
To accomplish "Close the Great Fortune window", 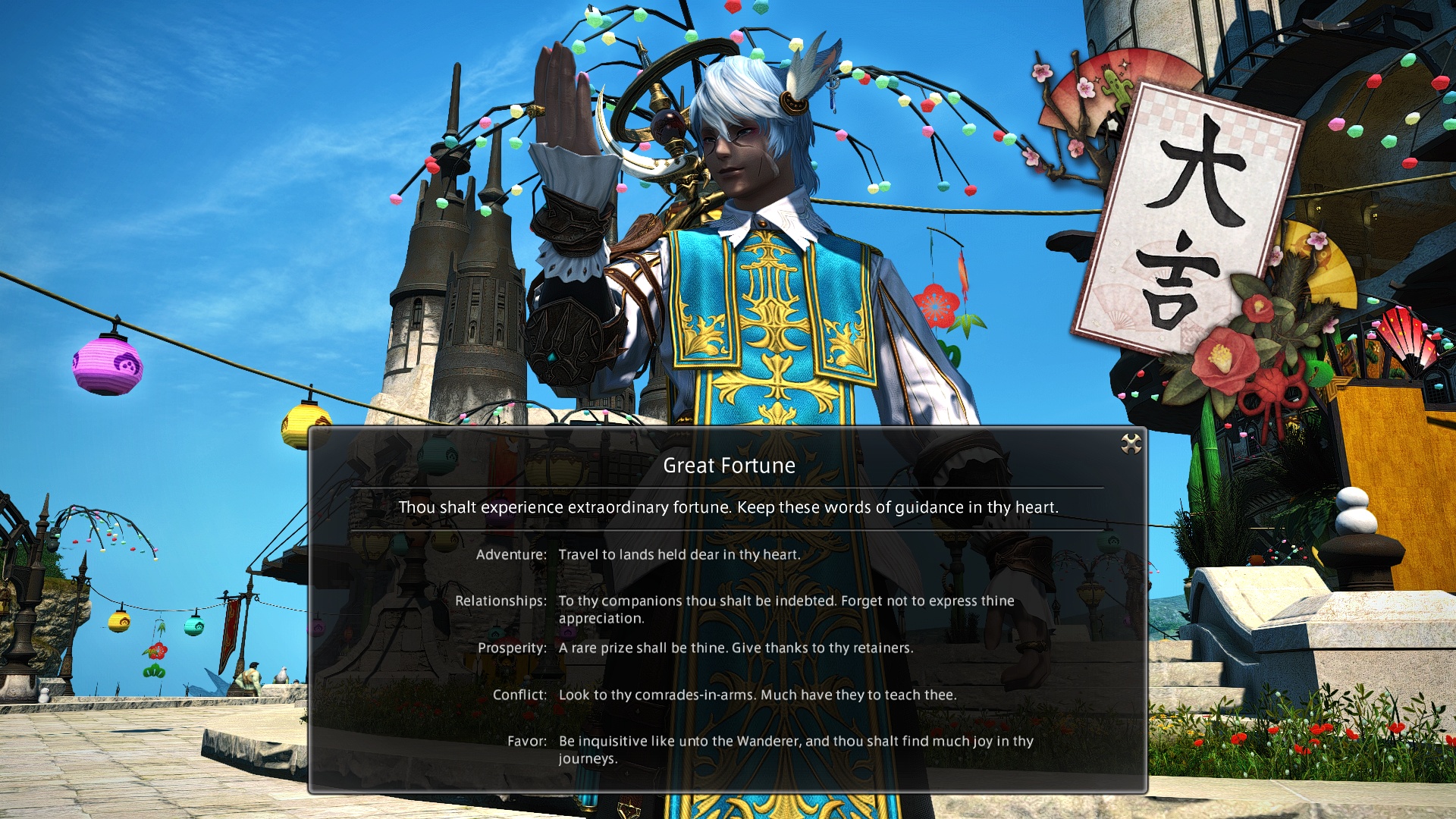I will (1131, 444).
